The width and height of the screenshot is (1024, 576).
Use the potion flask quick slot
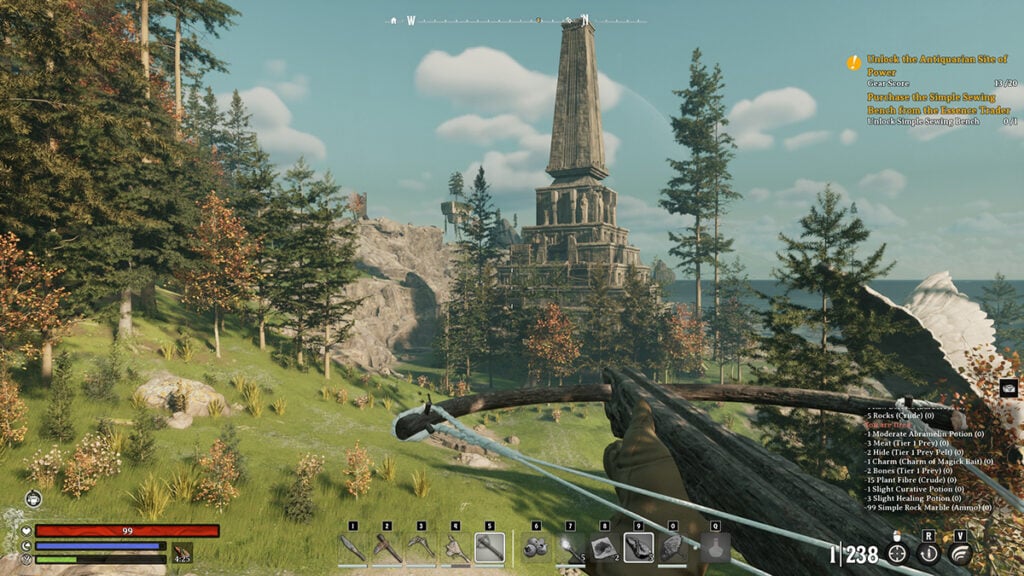715,548
